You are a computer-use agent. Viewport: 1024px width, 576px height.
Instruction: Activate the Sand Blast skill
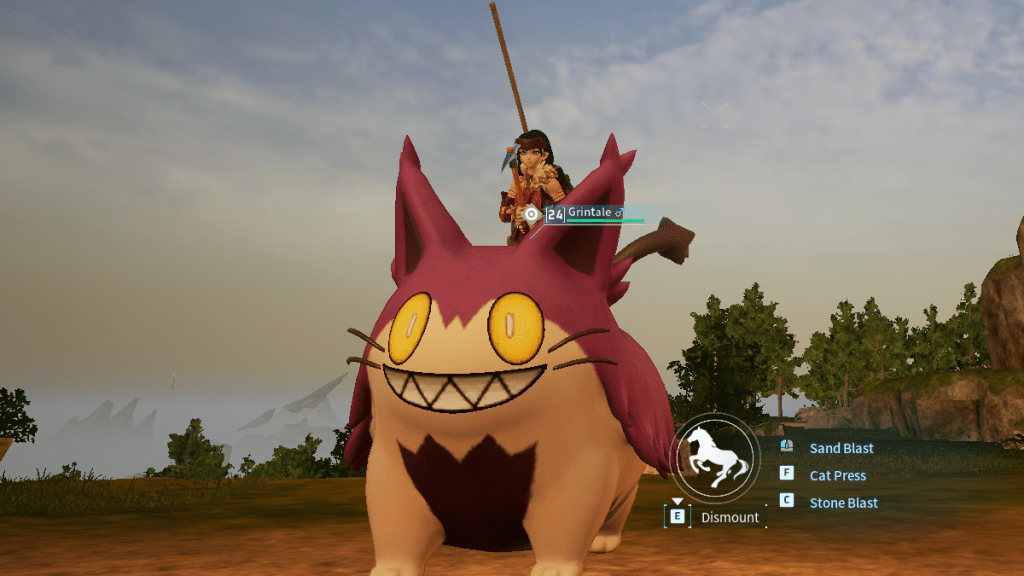(x=840, y=448)
